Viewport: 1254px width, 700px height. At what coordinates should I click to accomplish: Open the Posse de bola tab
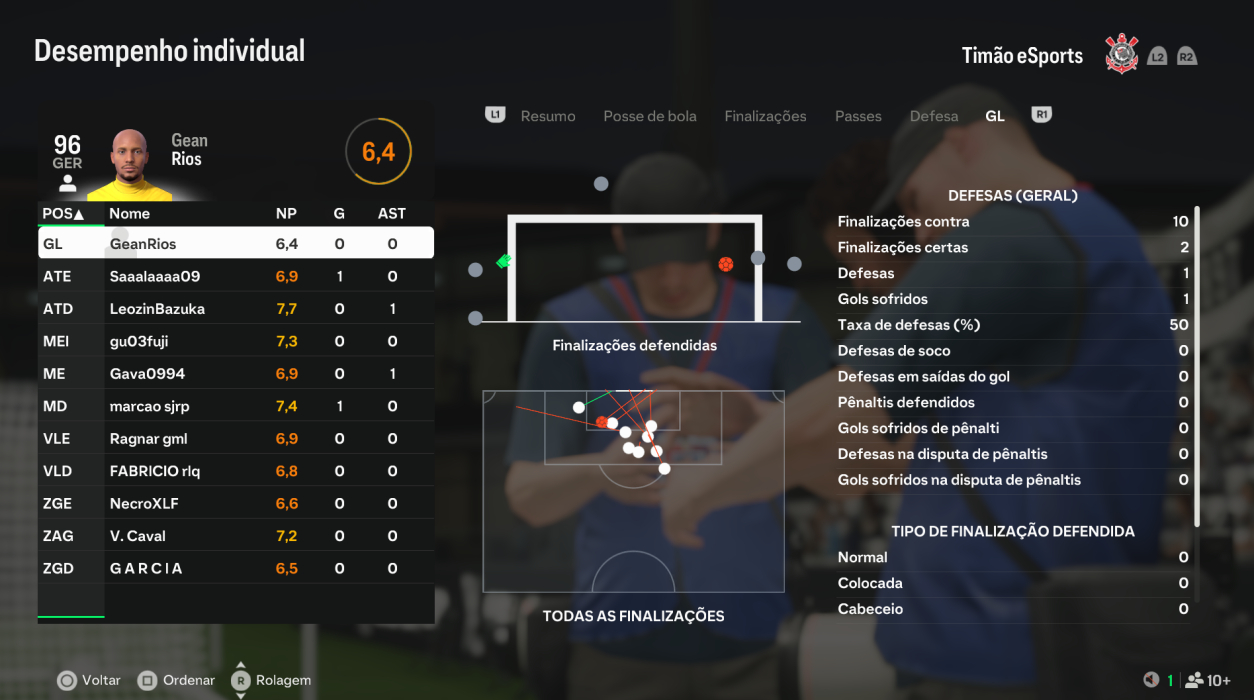tap(650, 116)
